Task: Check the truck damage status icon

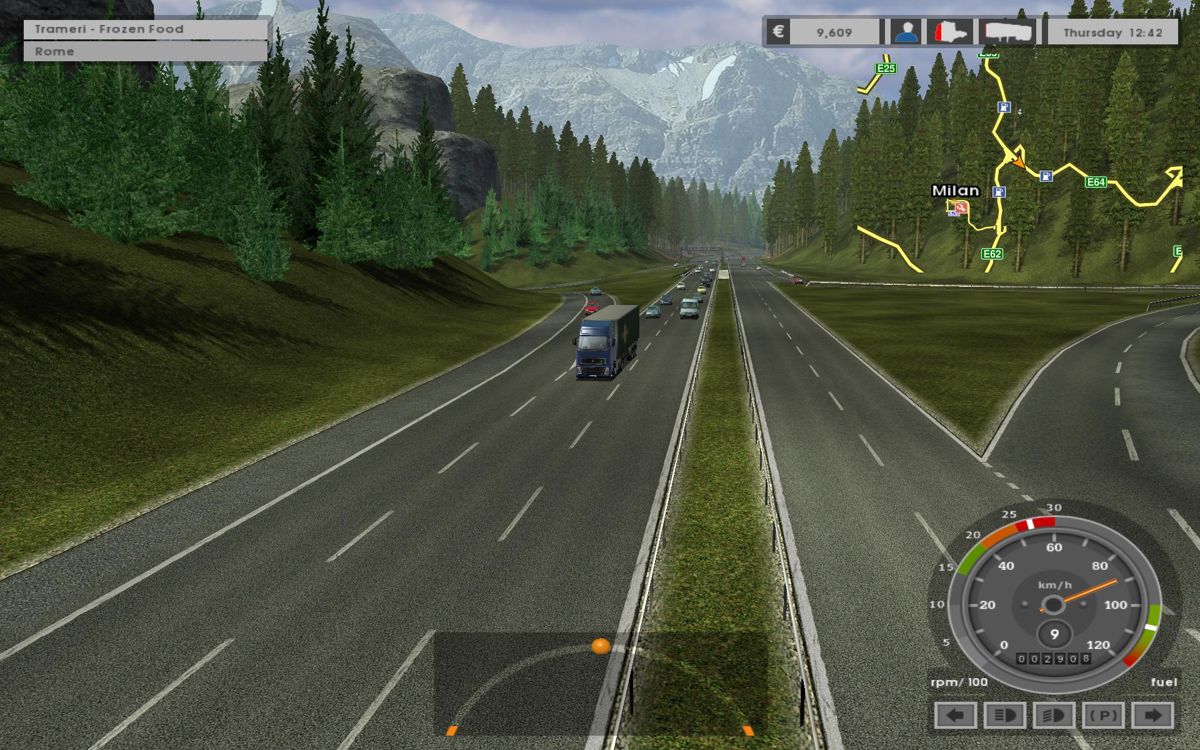Action: coord(950,32)
